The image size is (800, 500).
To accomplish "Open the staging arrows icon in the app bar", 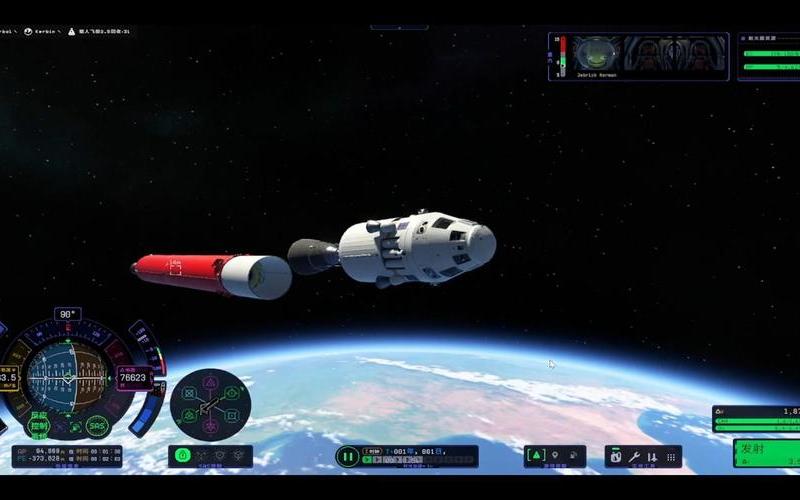I will [652, 457].
